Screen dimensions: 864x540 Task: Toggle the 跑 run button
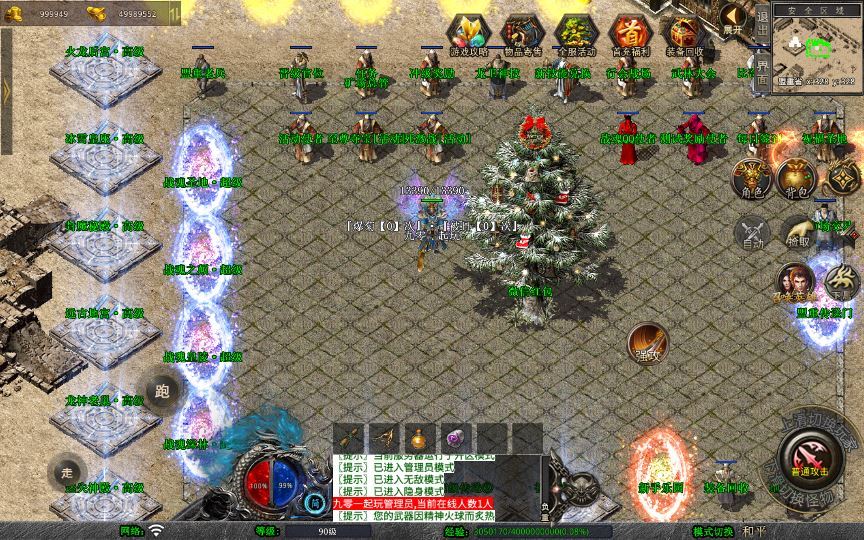[162, 391]
